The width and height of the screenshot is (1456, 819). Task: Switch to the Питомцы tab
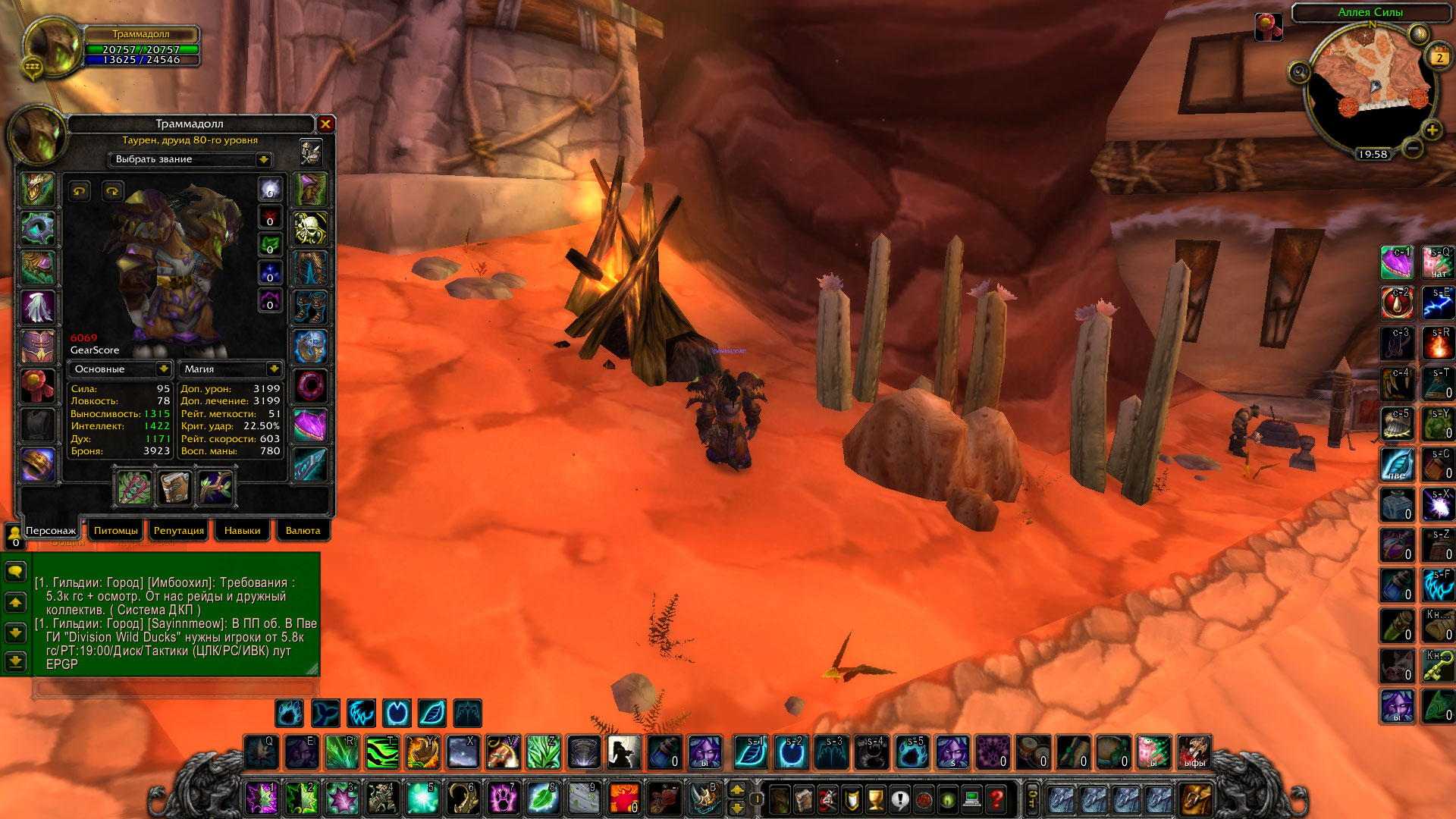click(116, 531)
